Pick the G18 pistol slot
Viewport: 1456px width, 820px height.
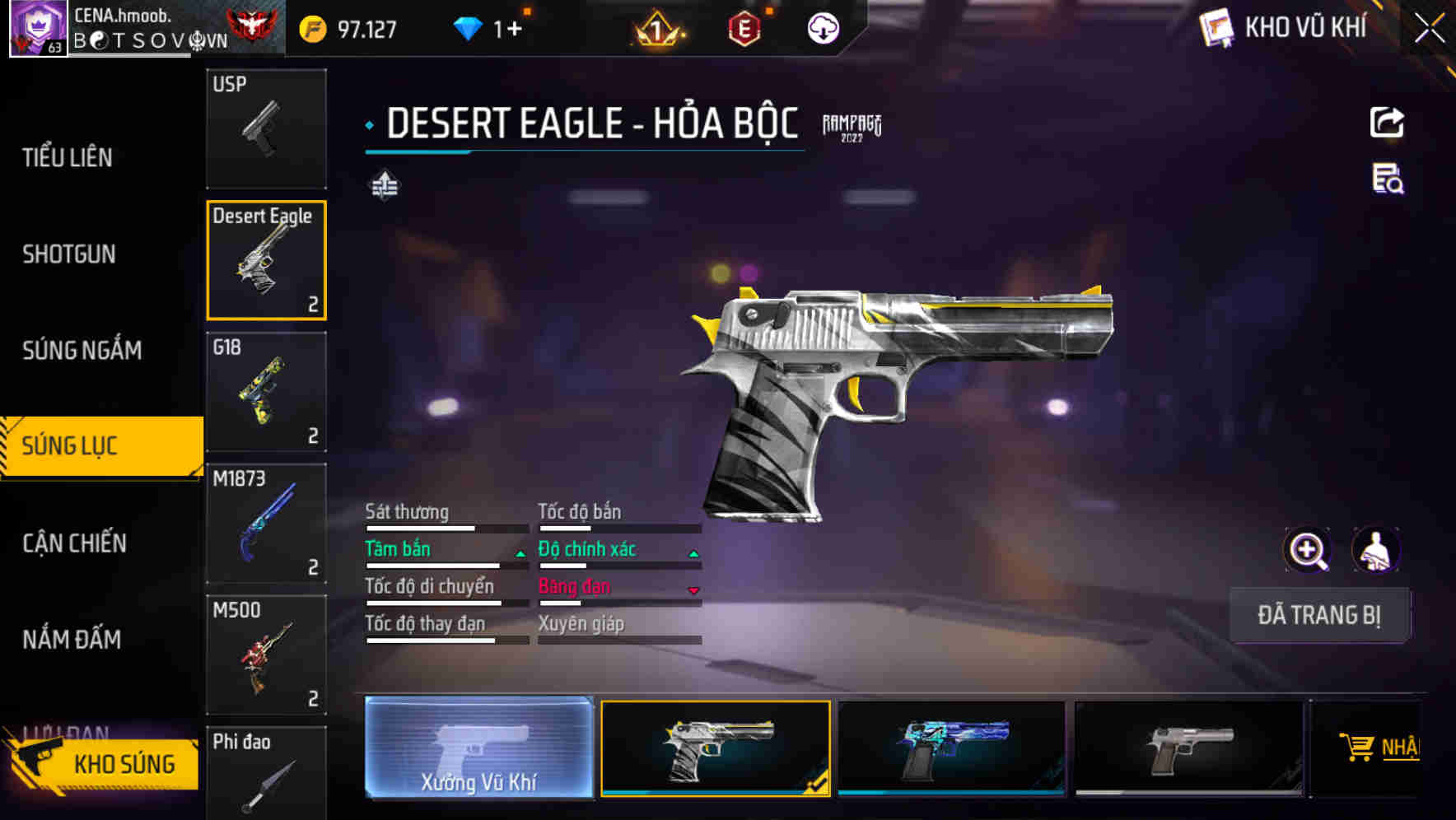266,392
